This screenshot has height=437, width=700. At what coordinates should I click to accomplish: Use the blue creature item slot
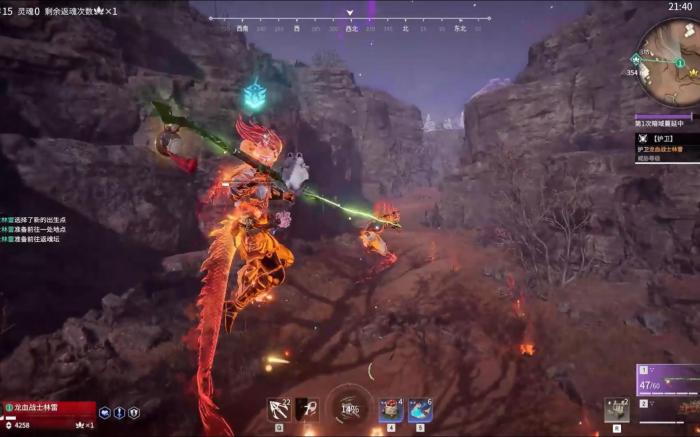(x=420, y=410)
